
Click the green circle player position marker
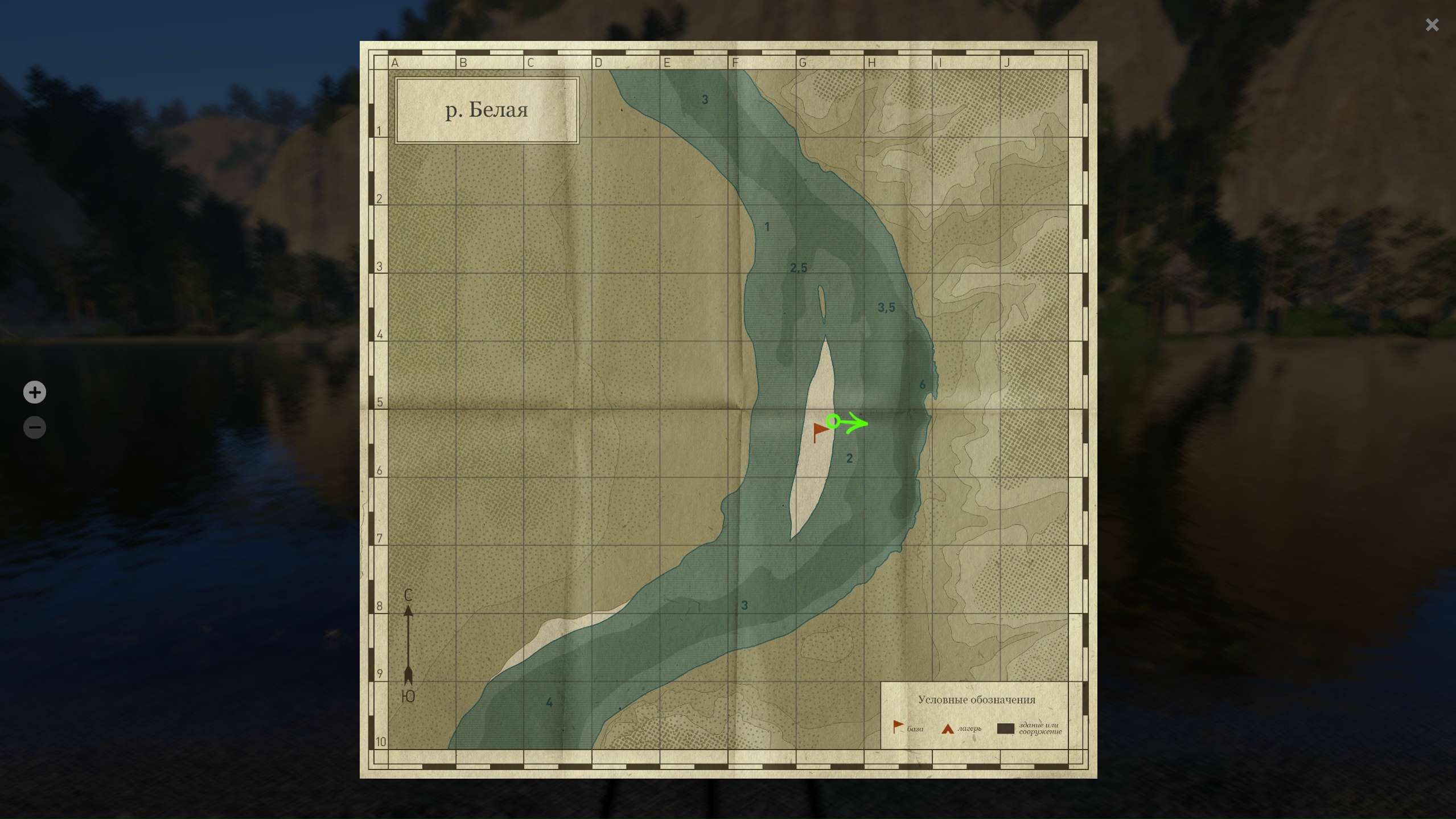coord(833,421)
